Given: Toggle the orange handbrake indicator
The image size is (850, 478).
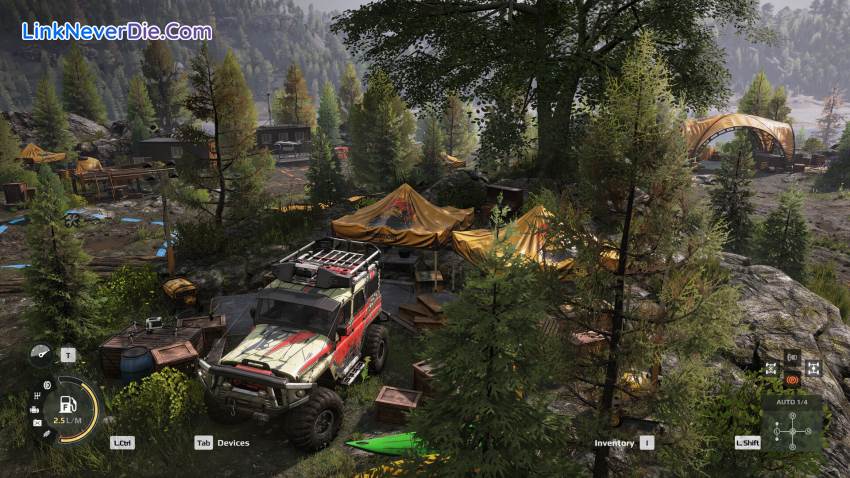Looking at the screenshot, I should pos(792,379).
